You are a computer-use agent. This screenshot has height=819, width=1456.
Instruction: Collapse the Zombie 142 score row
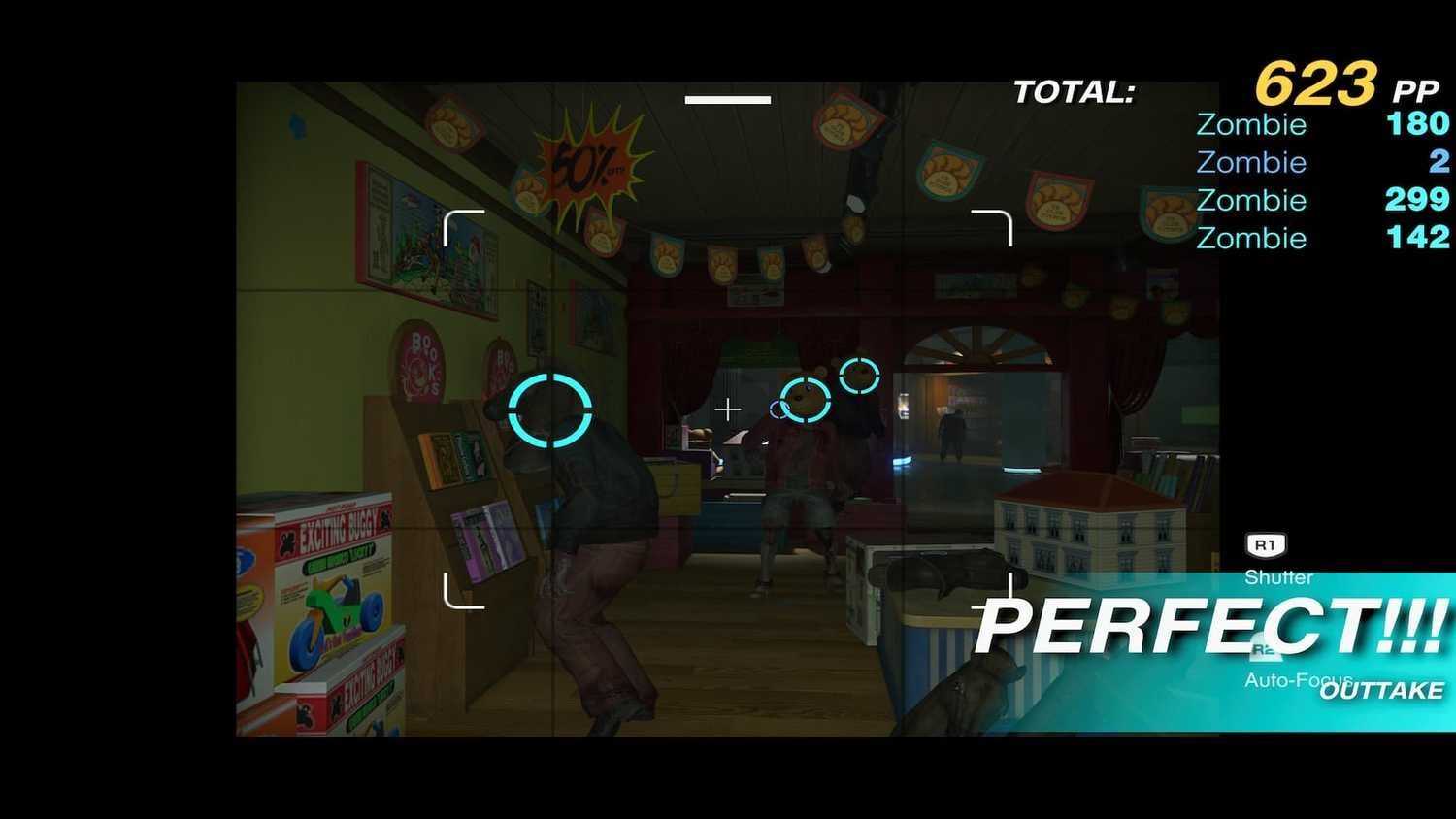(x=1252, y=238)
